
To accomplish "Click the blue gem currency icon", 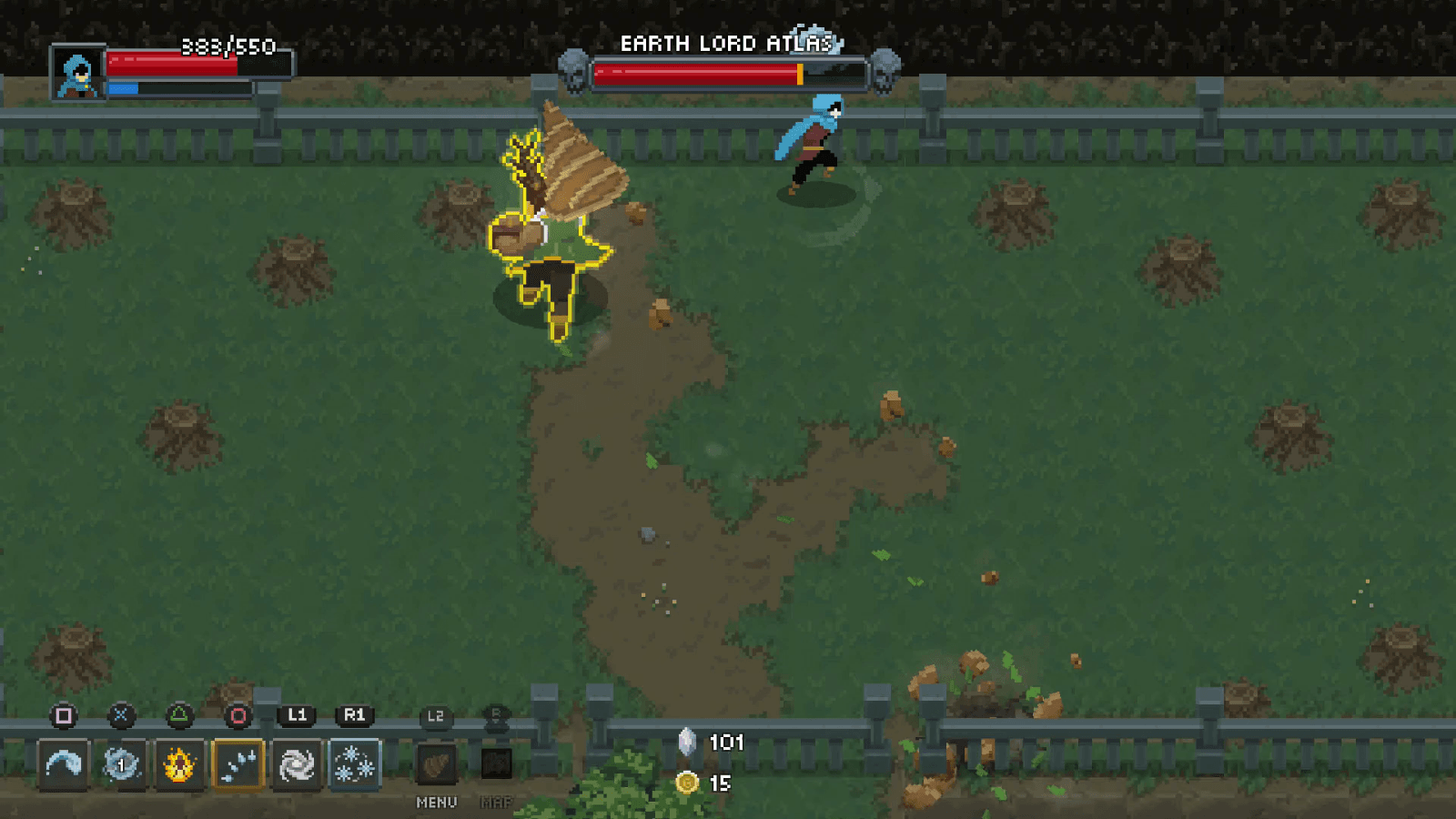I will [687, 742].
